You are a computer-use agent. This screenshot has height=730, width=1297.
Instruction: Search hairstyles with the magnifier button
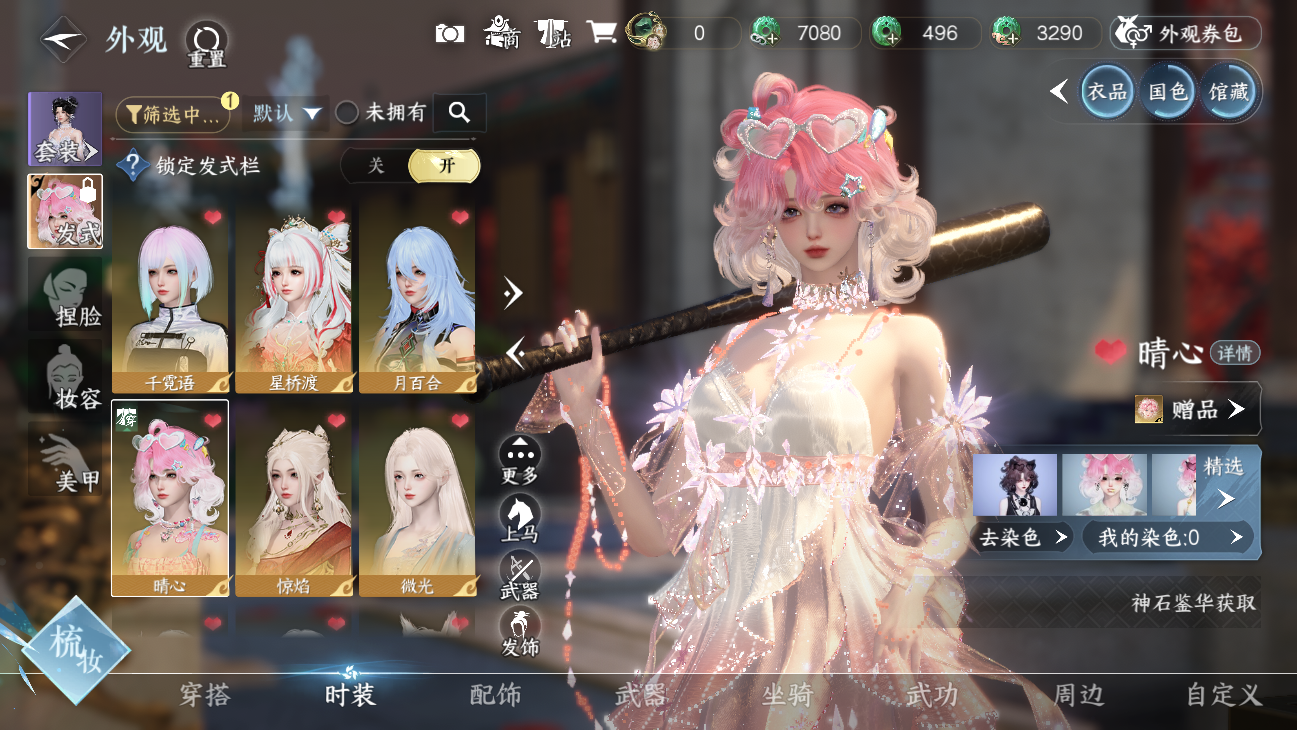[x=459, y=113]
